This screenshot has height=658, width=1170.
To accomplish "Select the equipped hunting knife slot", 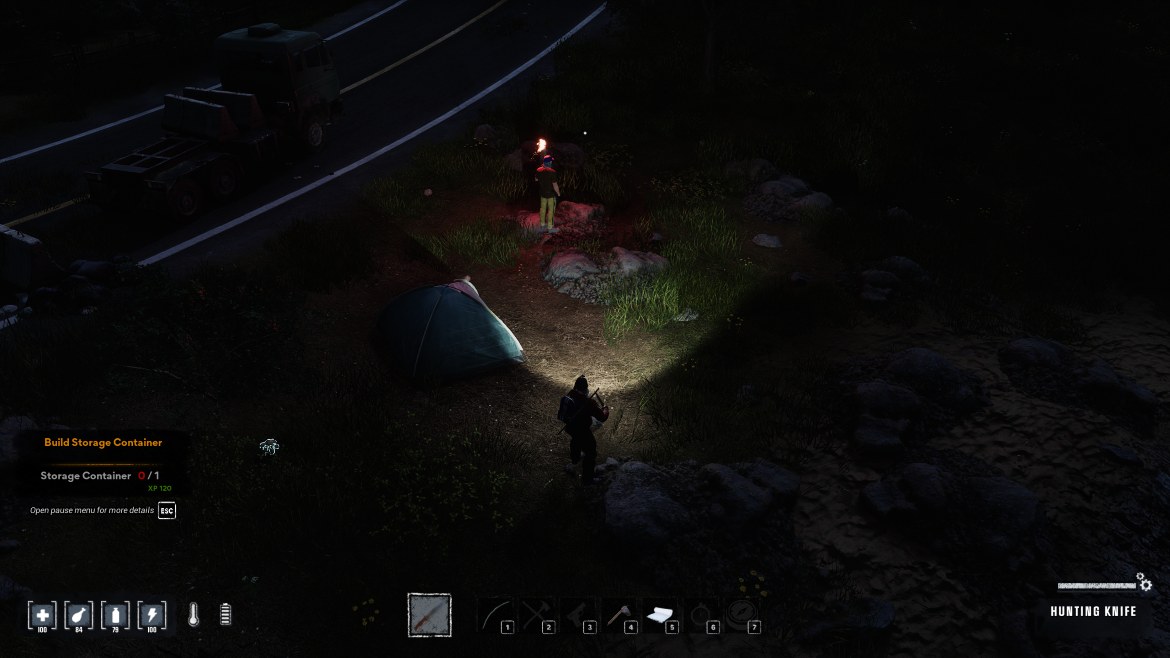I will pyautogui.click(x=429, y=615).
